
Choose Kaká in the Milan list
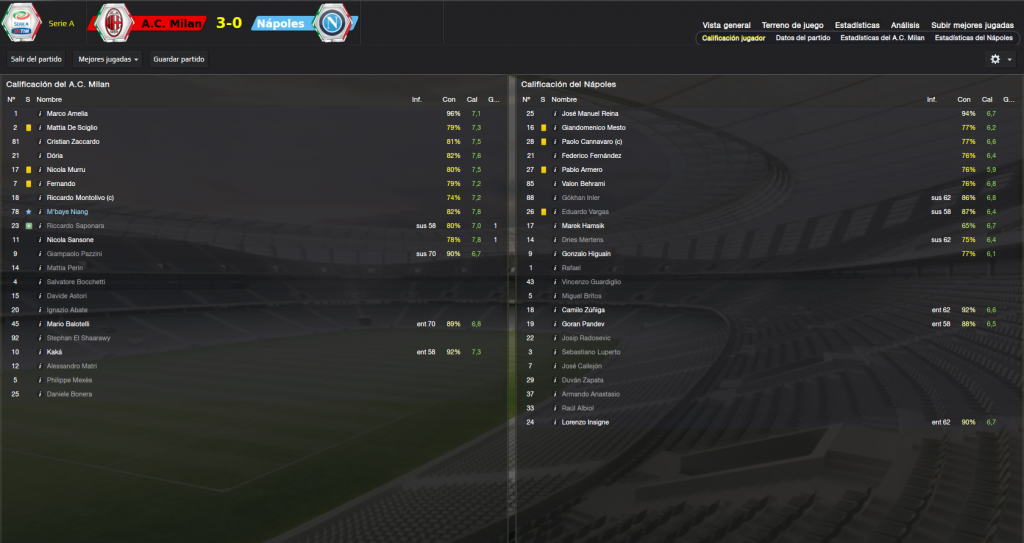[x=55, y=352]
